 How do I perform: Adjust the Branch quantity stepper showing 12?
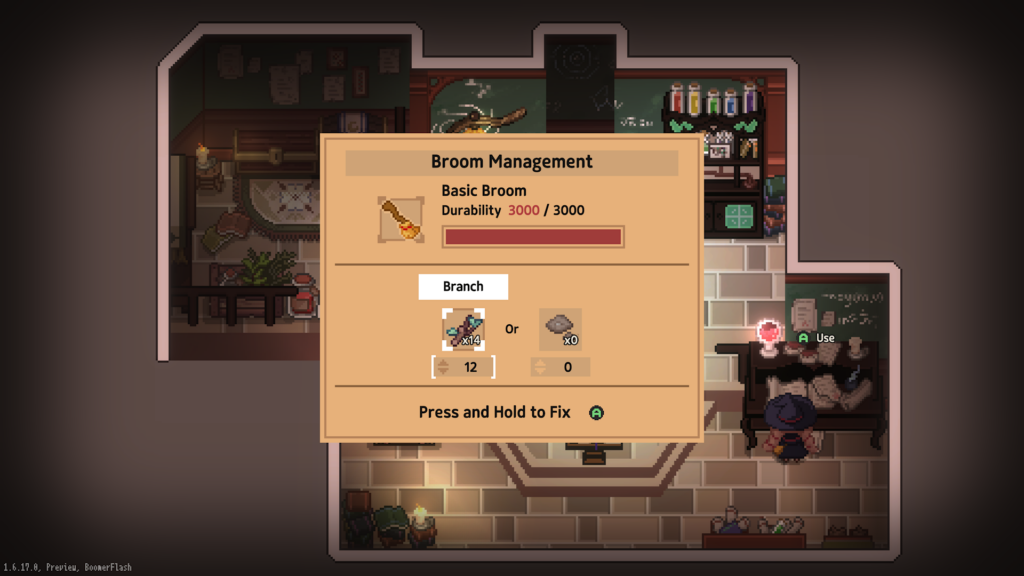tap(463, 367)
